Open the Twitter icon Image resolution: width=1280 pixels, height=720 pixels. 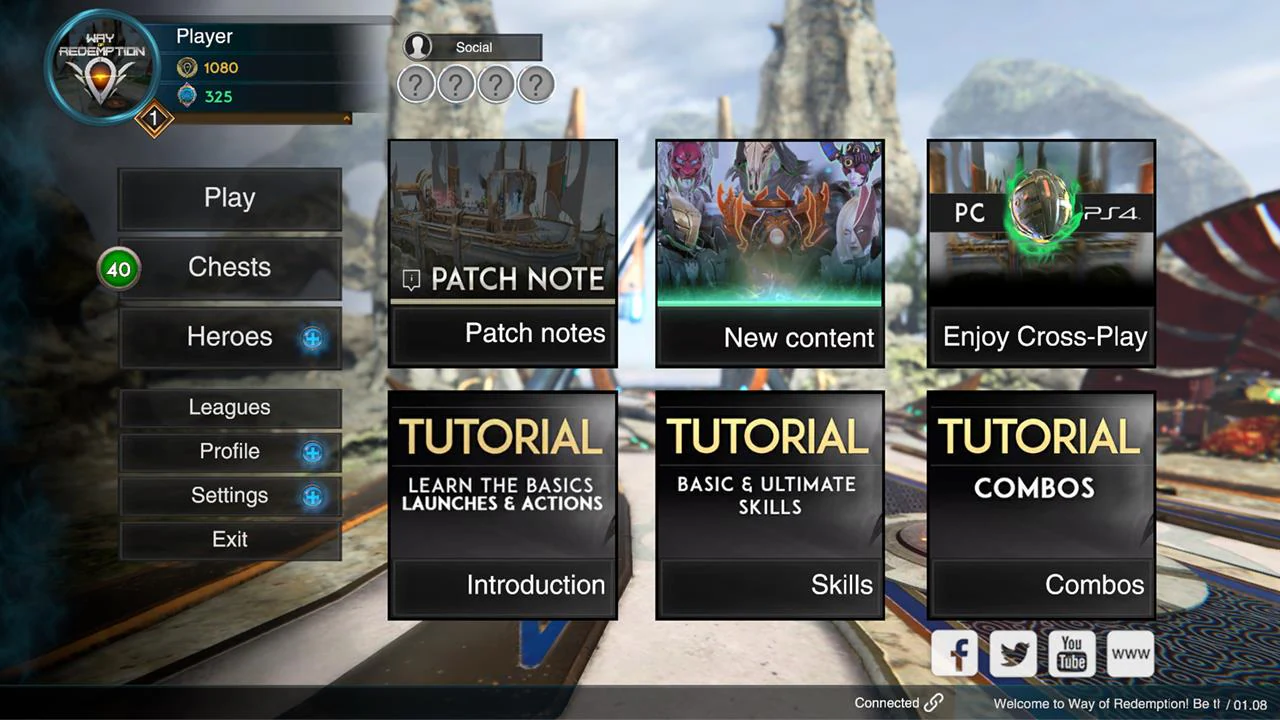[x=1012, y=653]
